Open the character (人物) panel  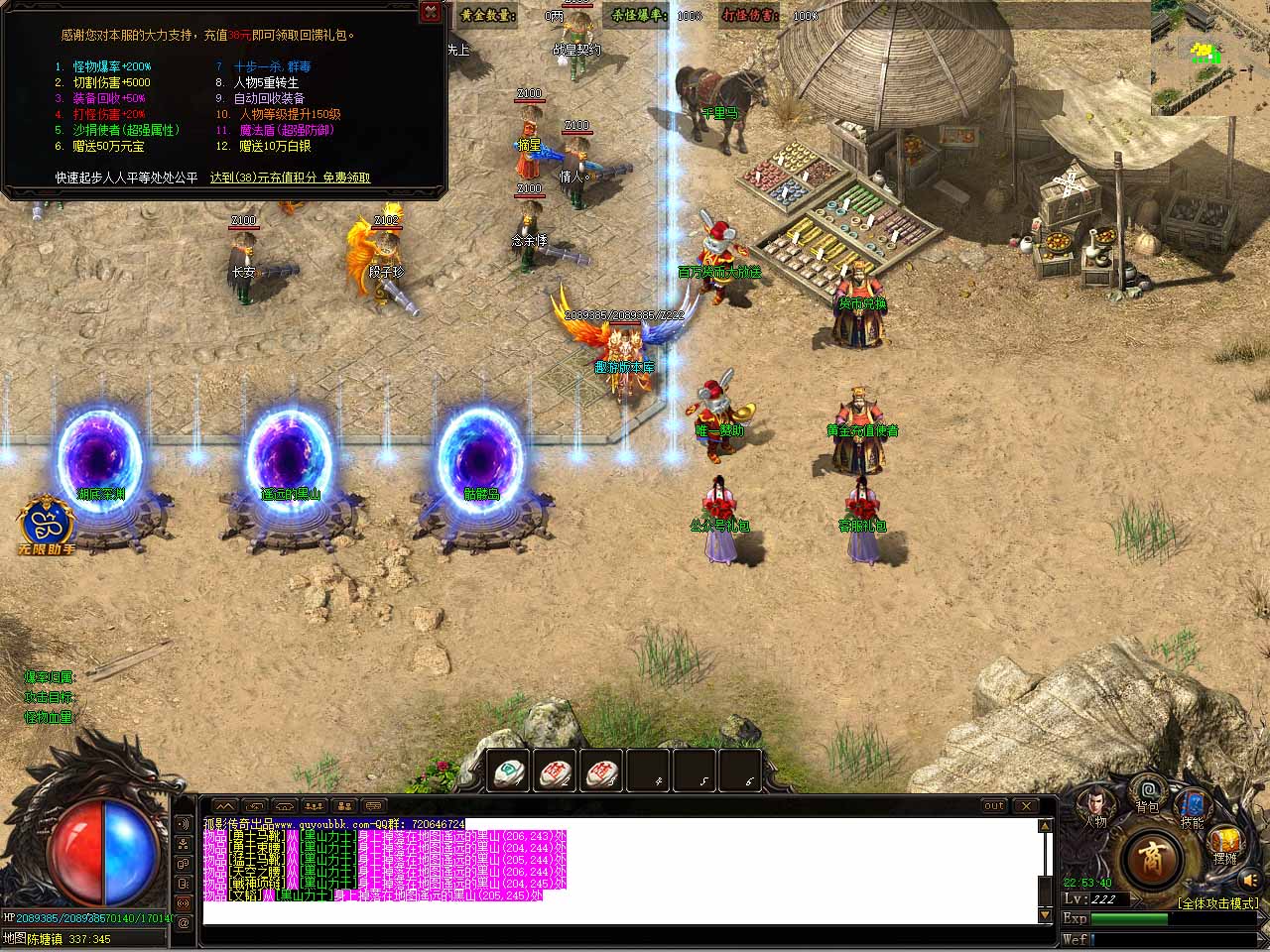[1095, 806]
